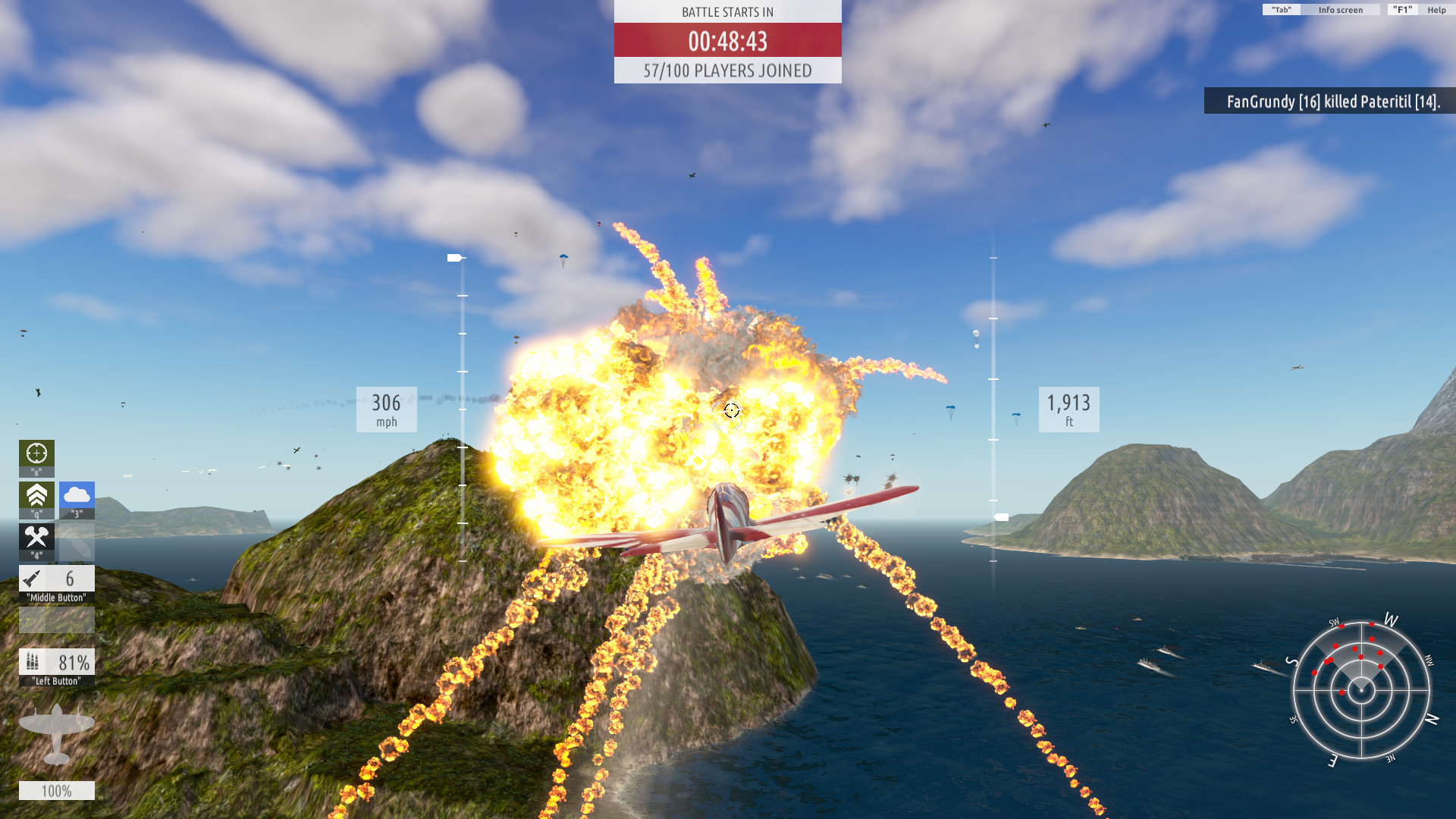Image resolution: width=1456 pixels, height=819 pixels.
Task: Click the 100% fuel gauge readout
Action: point(57,790)
